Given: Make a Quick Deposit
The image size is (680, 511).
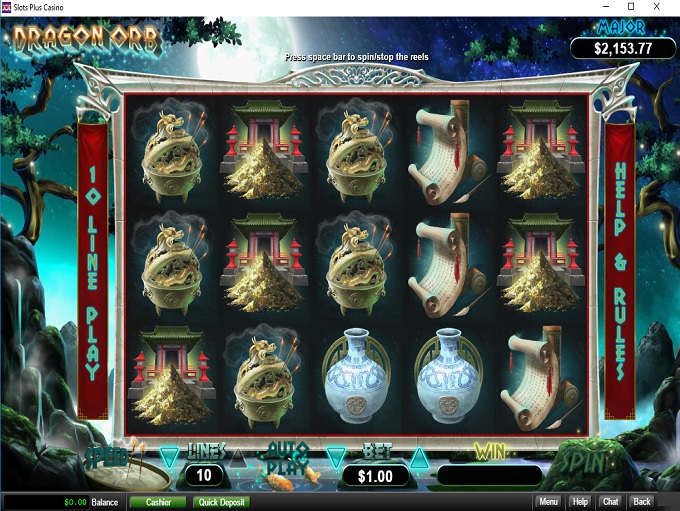Looking at the screenshot, I should tap(221, 502).
